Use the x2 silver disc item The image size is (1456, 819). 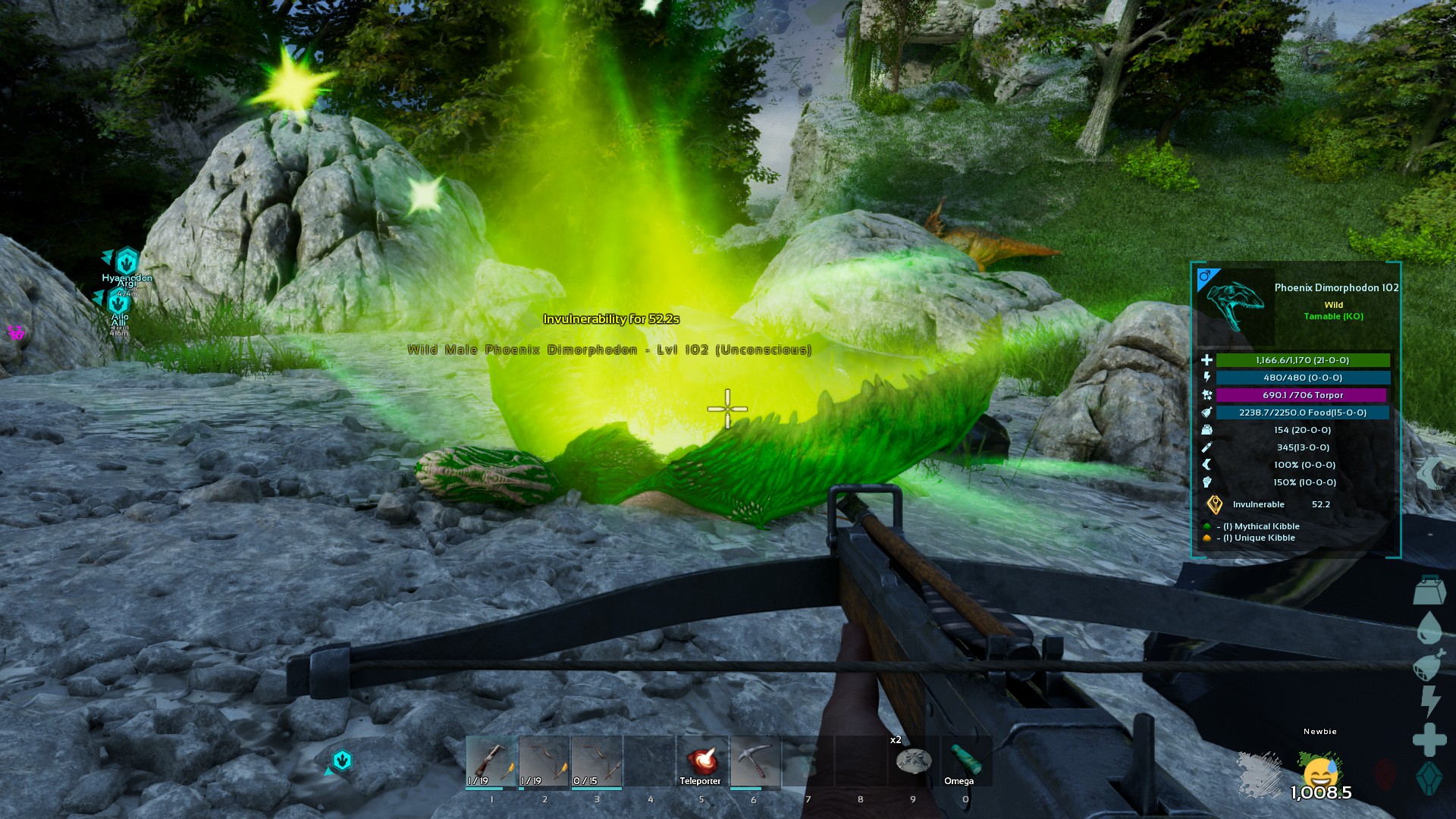click(x=913, y=760)
